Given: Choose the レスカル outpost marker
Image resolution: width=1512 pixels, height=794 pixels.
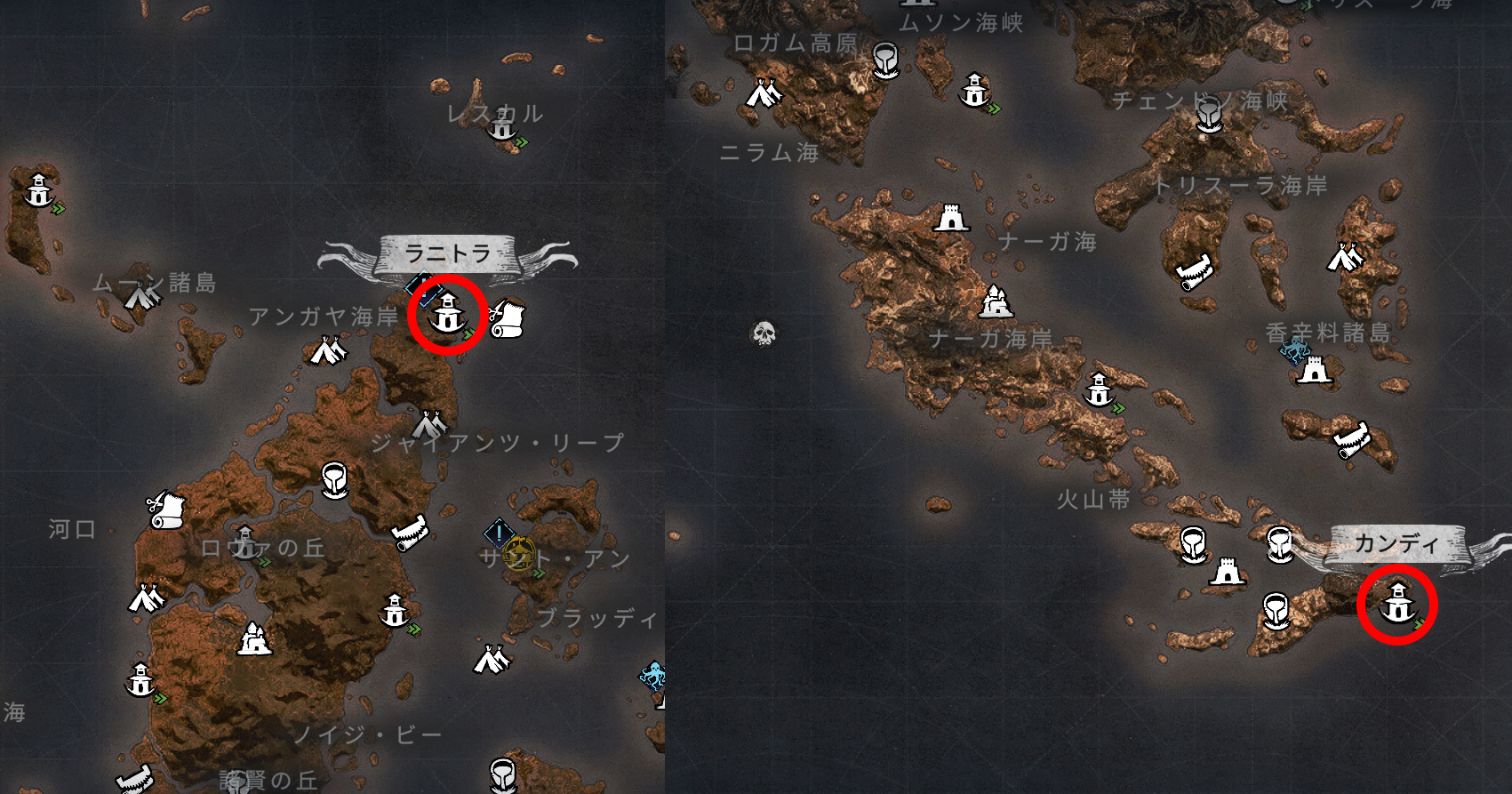Looking at the screenshot, I should (504, 127).
